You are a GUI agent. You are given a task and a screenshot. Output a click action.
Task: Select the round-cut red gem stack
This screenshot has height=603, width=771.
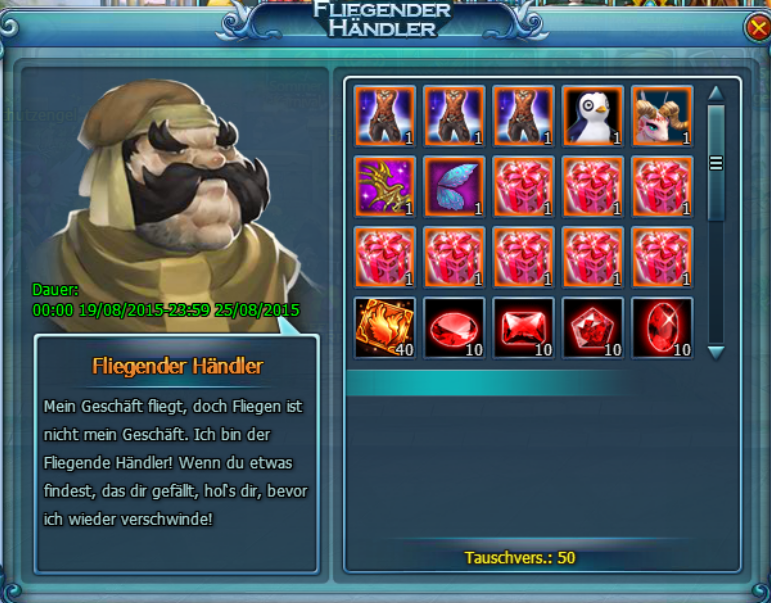point(454,327)
